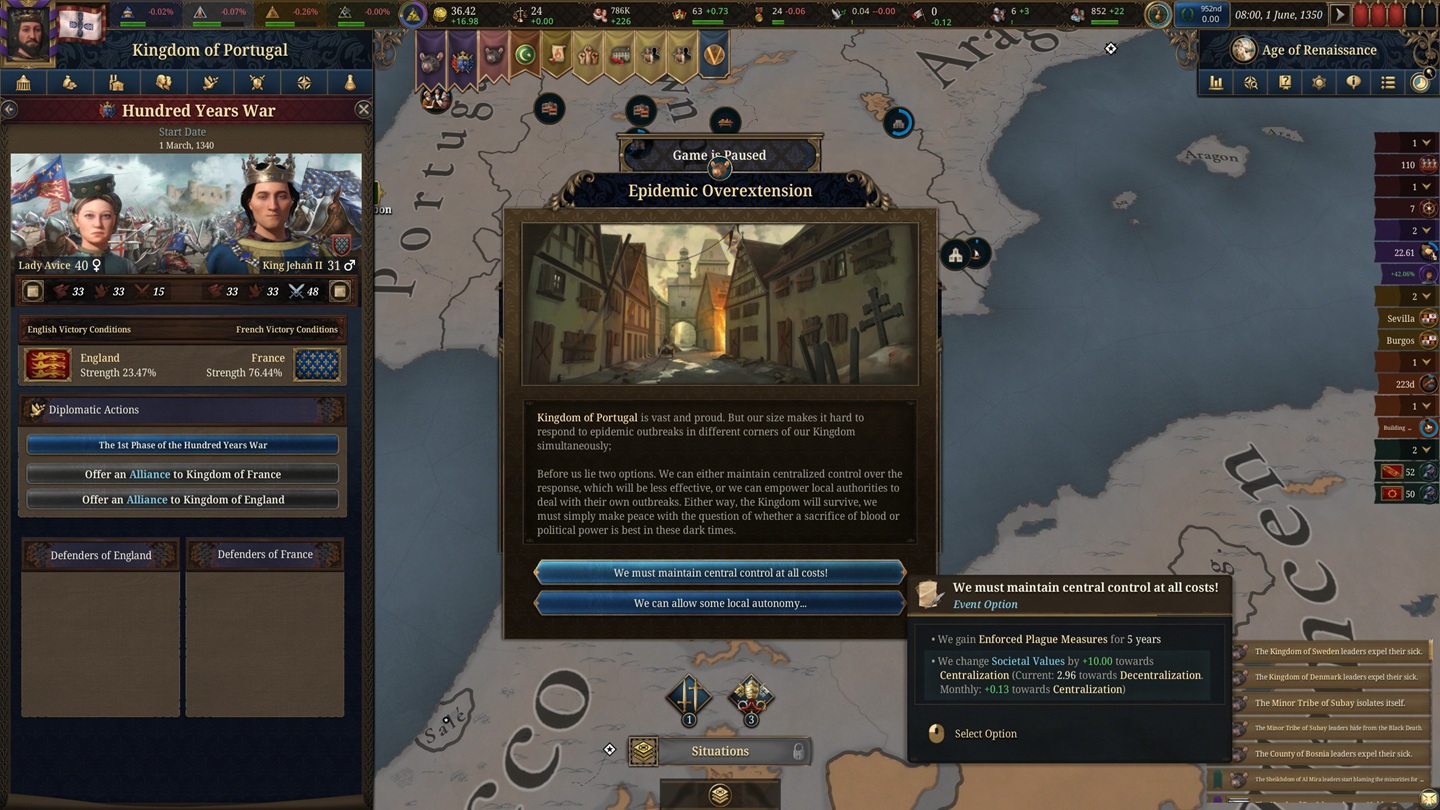Viewport: 1440px width, 810px height.
Task: Open the shield and swords military tab
Action: 257,83
